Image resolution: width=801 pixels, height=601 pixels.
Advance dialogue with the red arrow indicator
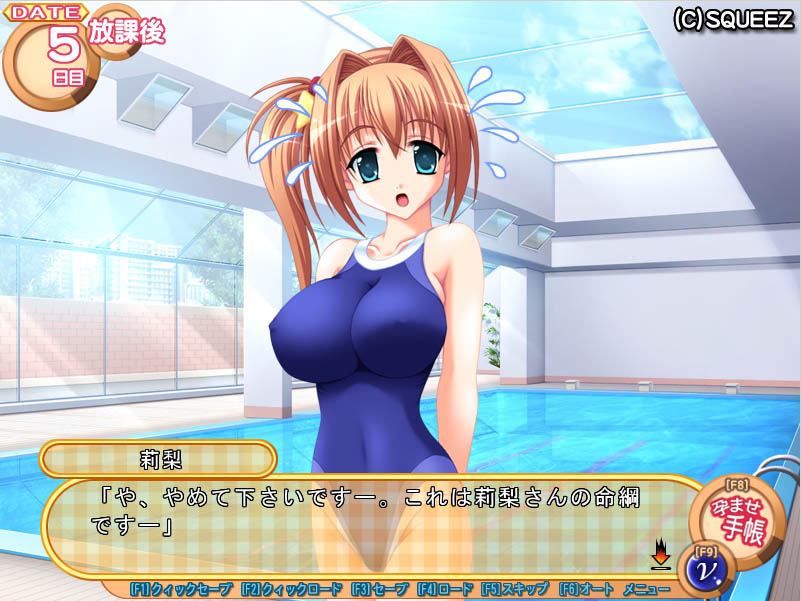coord(660,553)
